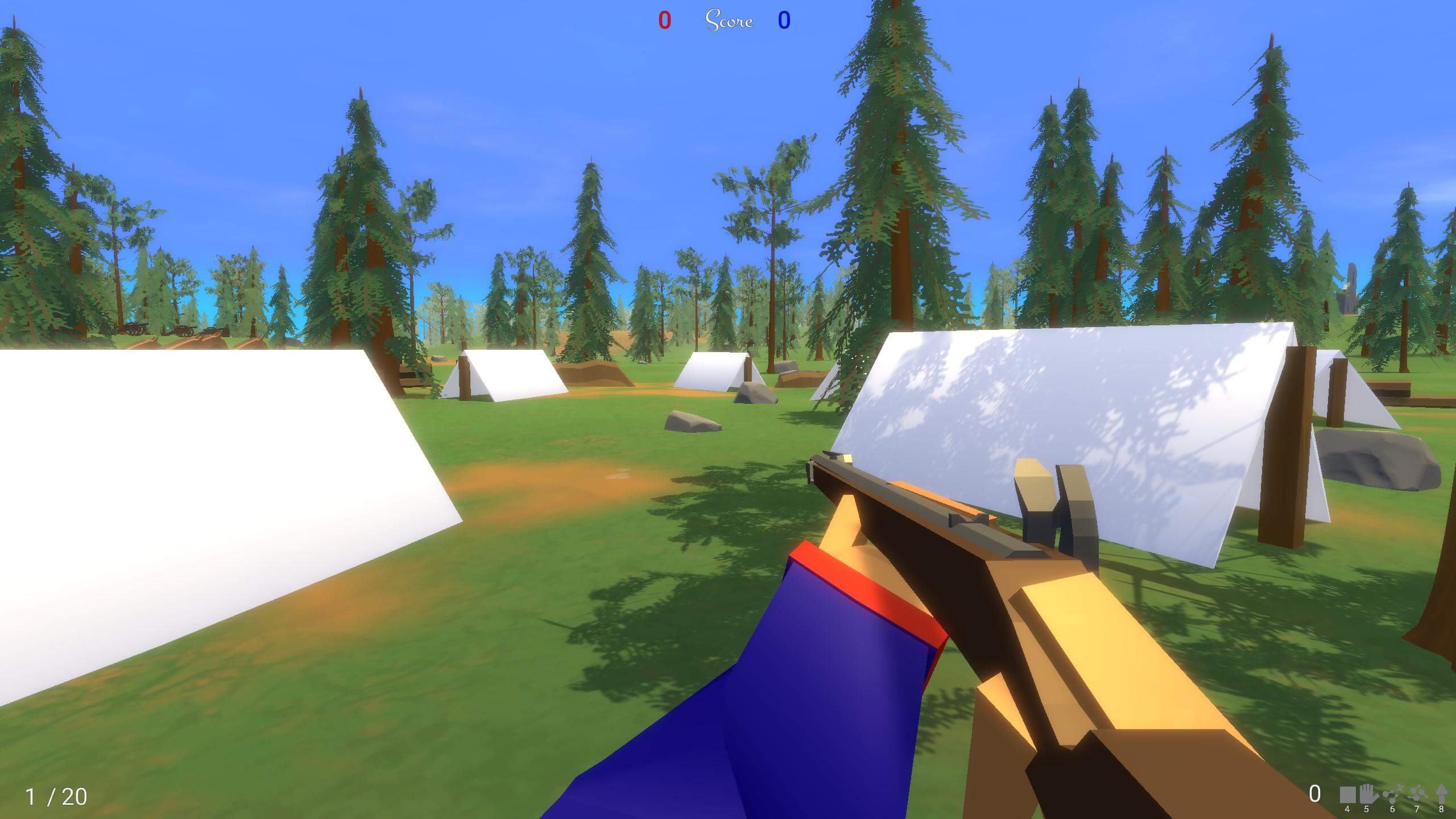
Task: Activate the linked dots formation icon numbered 6
Action: [x=1393, y=794]
